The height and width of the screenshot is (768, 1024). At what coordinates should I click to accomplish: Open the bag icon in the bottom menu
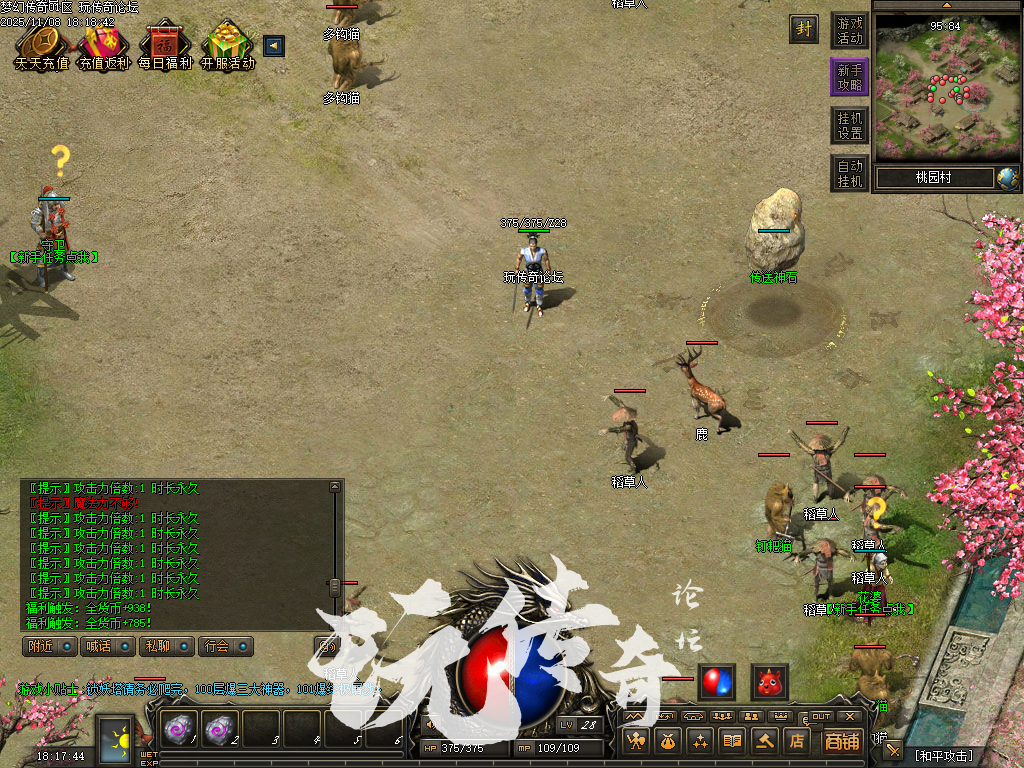pyautogui.click(x=667, y=741)
